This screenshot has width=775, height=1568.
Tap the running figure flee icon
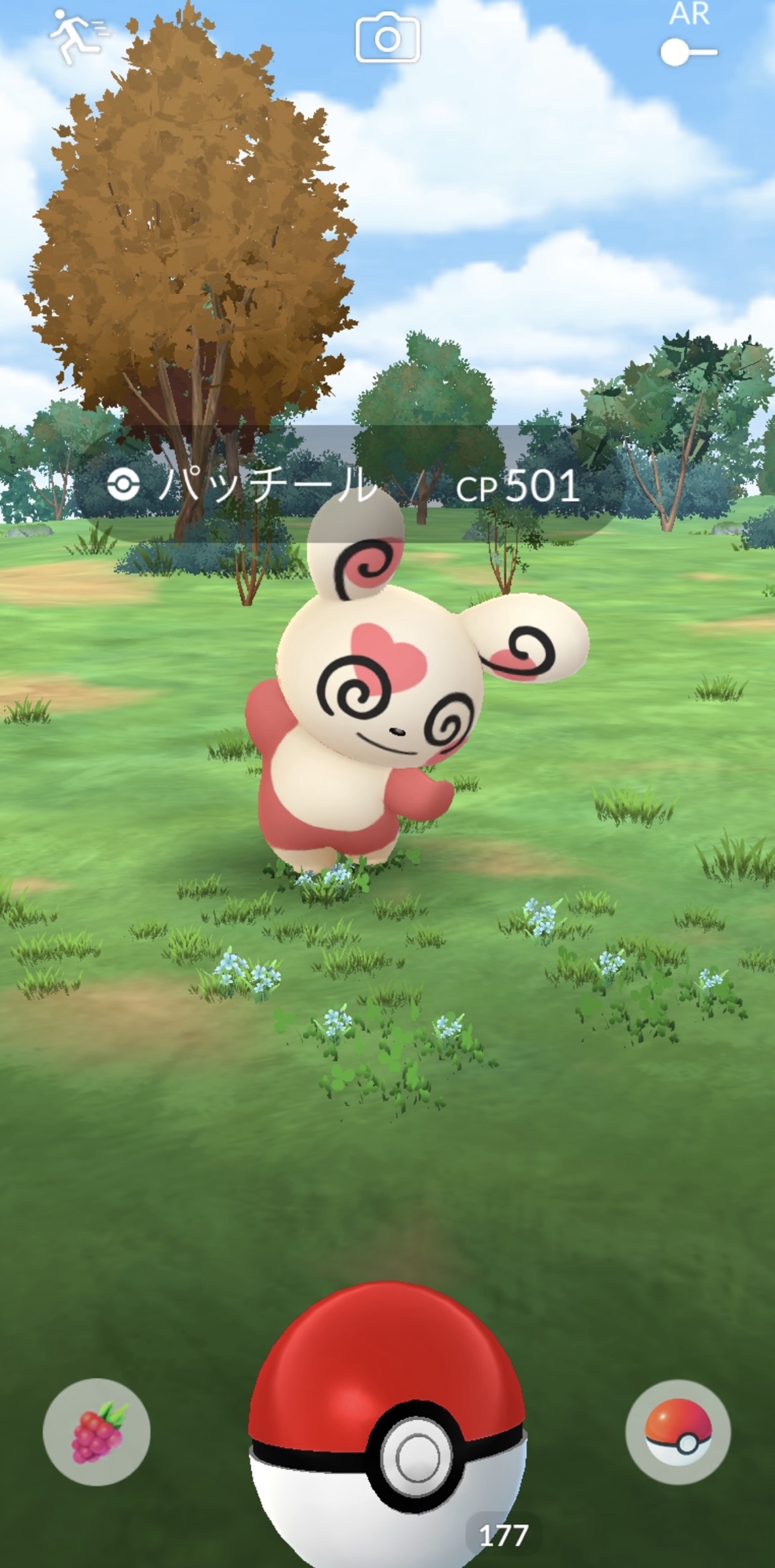coord(77,36)
